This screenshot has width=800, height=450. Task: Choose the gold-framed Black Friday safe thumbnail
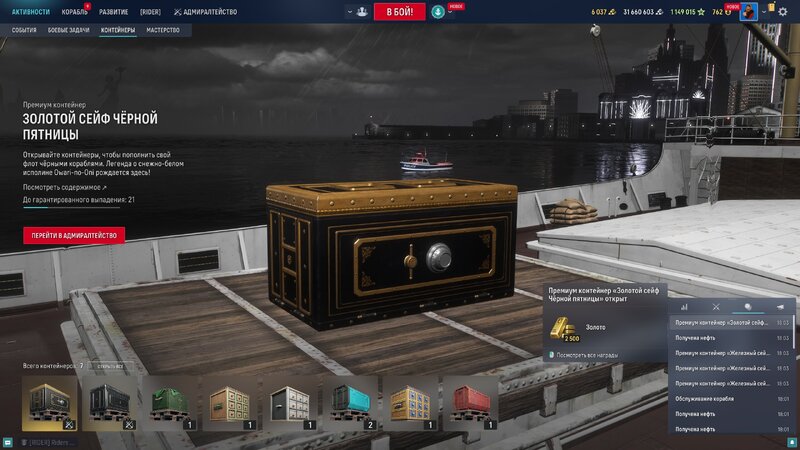coord(50,403)
